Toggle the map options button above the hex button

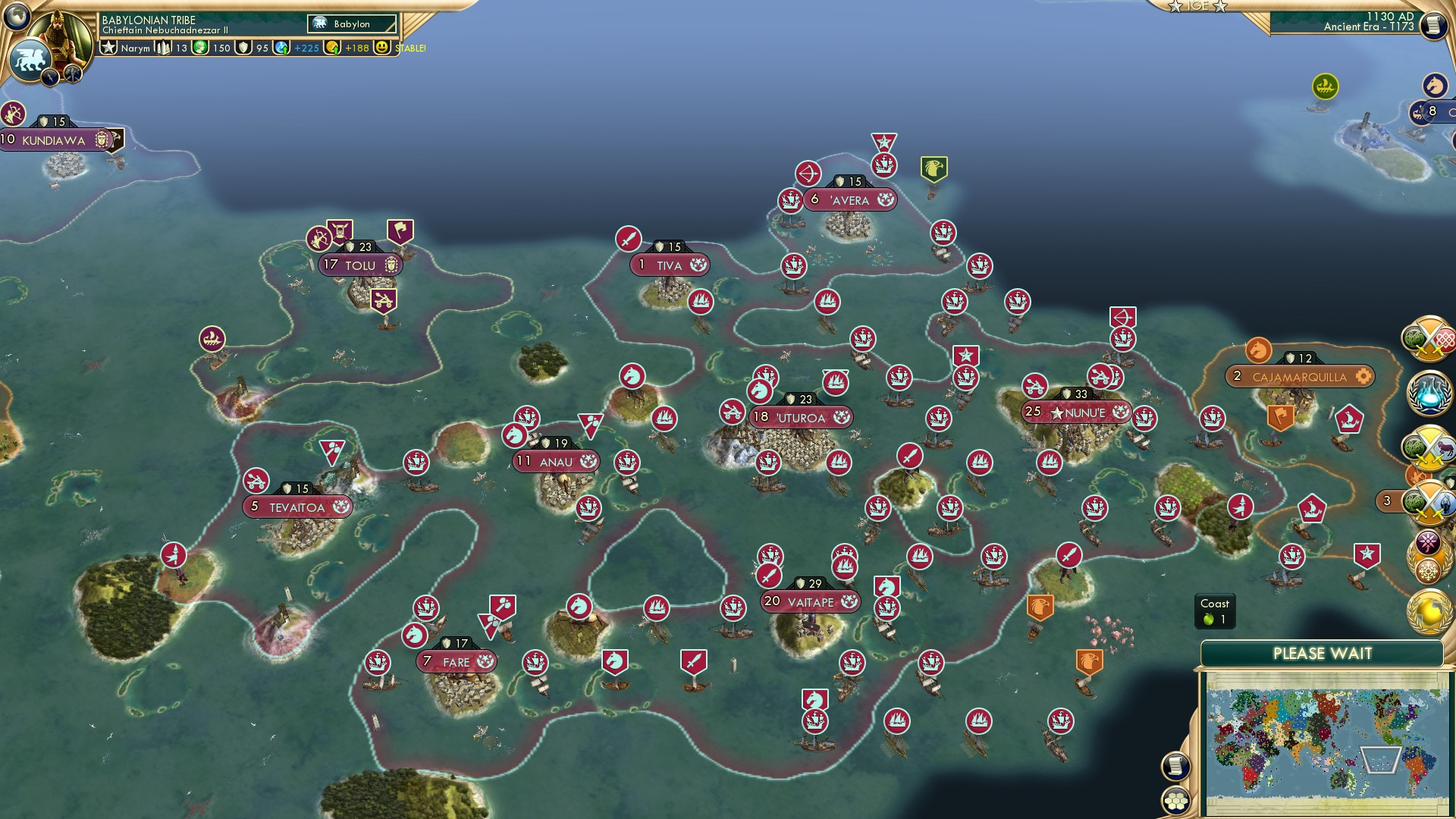coord(1175,766)
